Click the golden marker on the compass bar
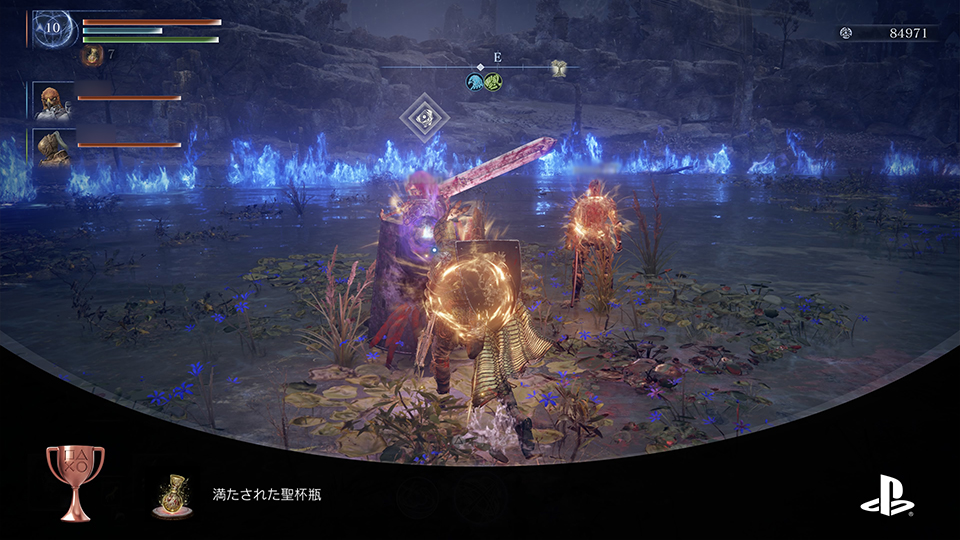 [558, 68]
